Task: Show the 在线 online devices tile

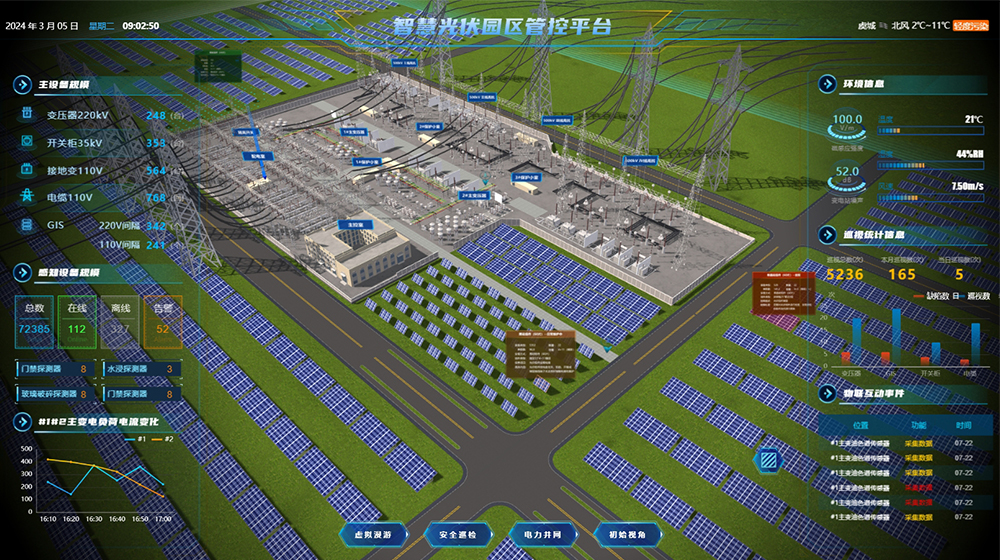Action: point(77,322)
